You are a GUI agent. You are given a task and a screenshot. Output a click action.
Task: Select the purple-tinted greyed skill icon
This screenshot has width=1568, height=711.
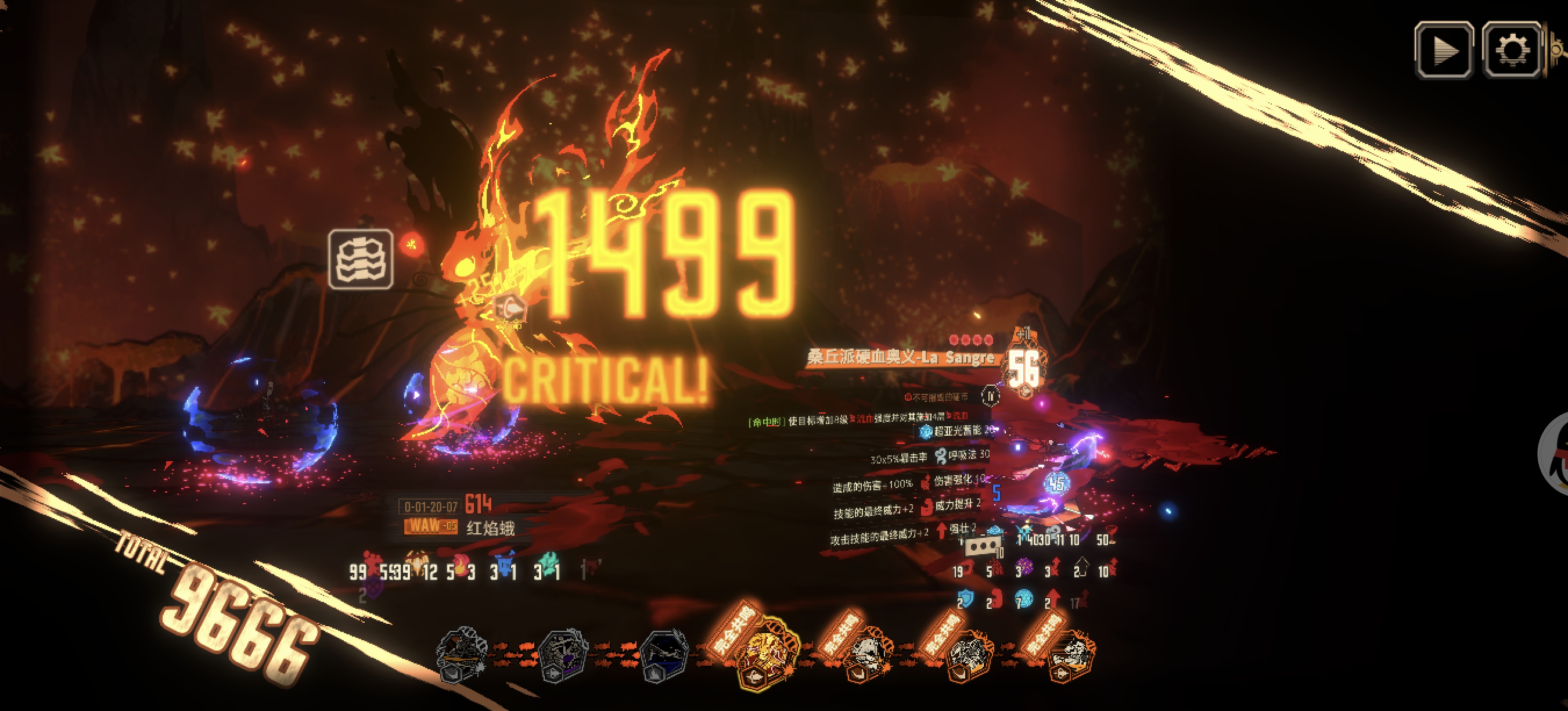point(563,656)
